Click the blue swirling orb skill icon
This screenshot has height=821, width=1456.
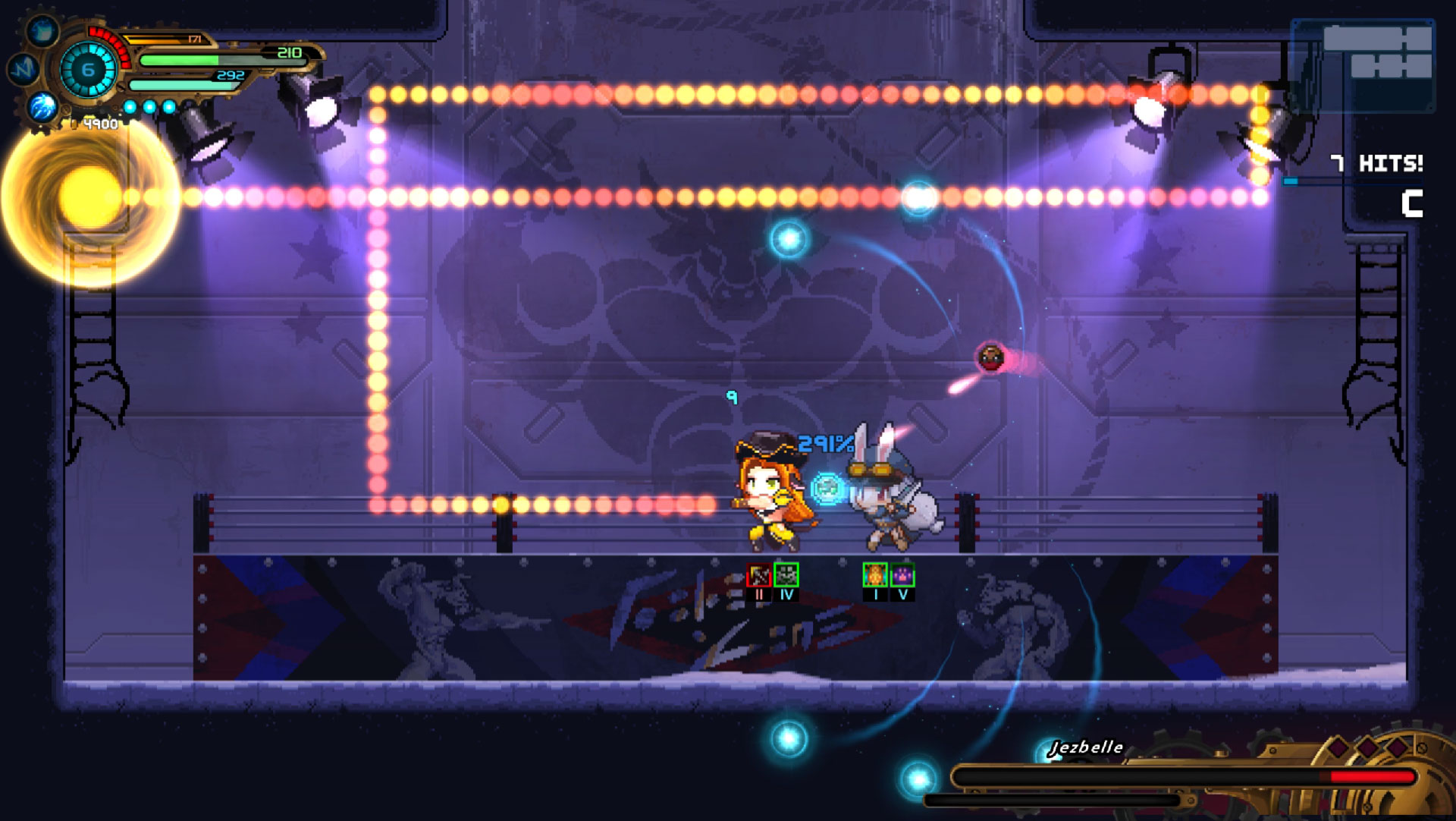click(42, 107)
